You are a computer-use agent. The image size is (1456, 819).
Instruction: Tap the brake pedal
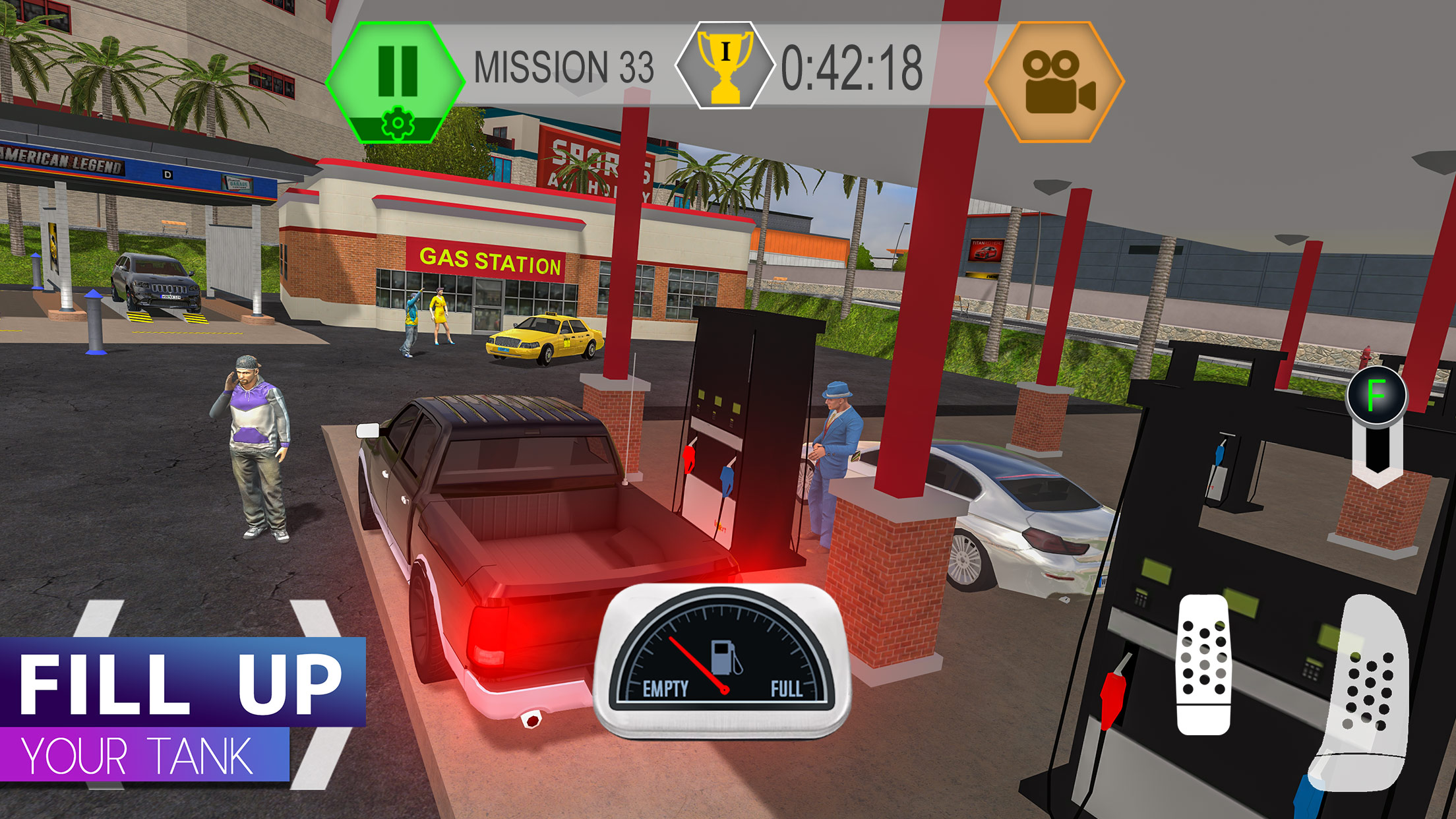point(1204,665)
